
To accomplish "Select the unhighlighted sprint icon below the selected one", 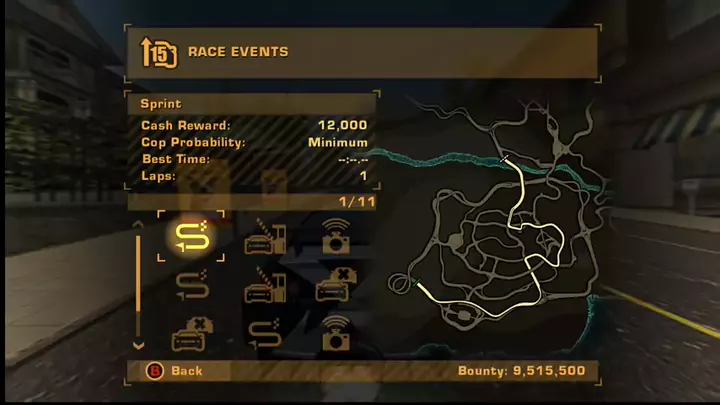I will 190,287.
